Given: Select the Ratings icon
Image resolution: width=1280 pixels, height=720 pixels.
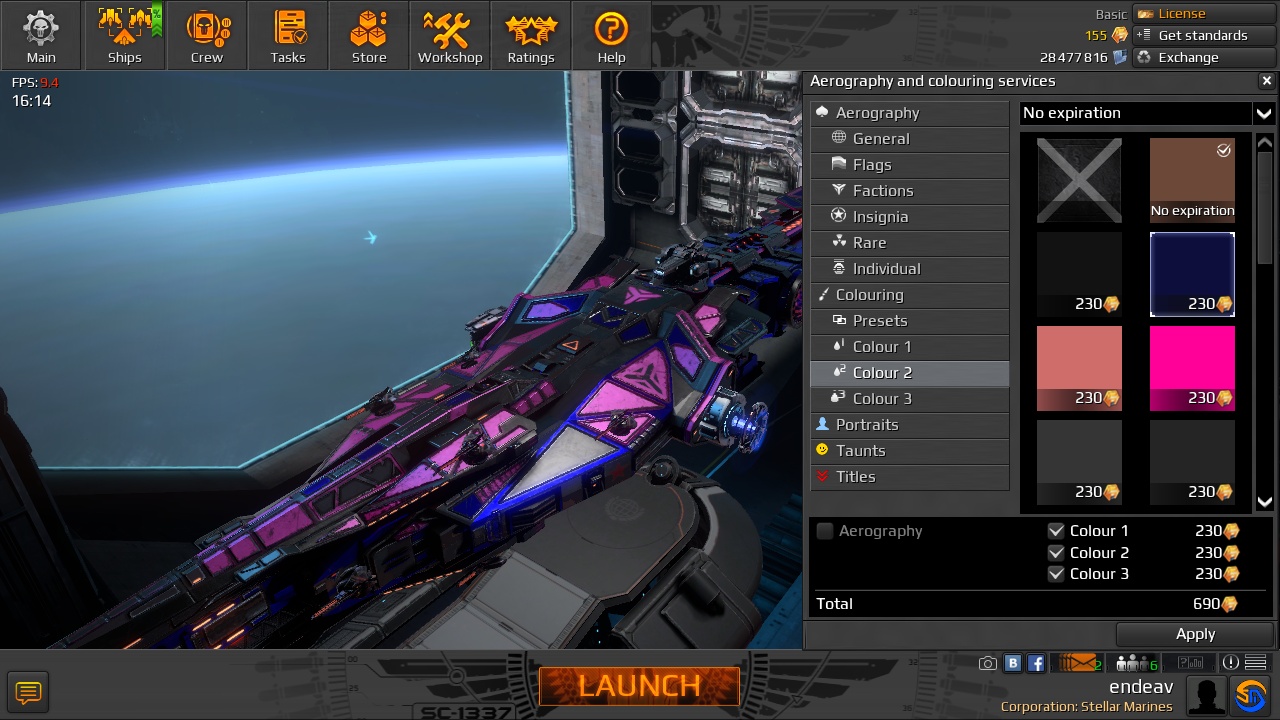Looking at the screenshot, I should (530, 35).
